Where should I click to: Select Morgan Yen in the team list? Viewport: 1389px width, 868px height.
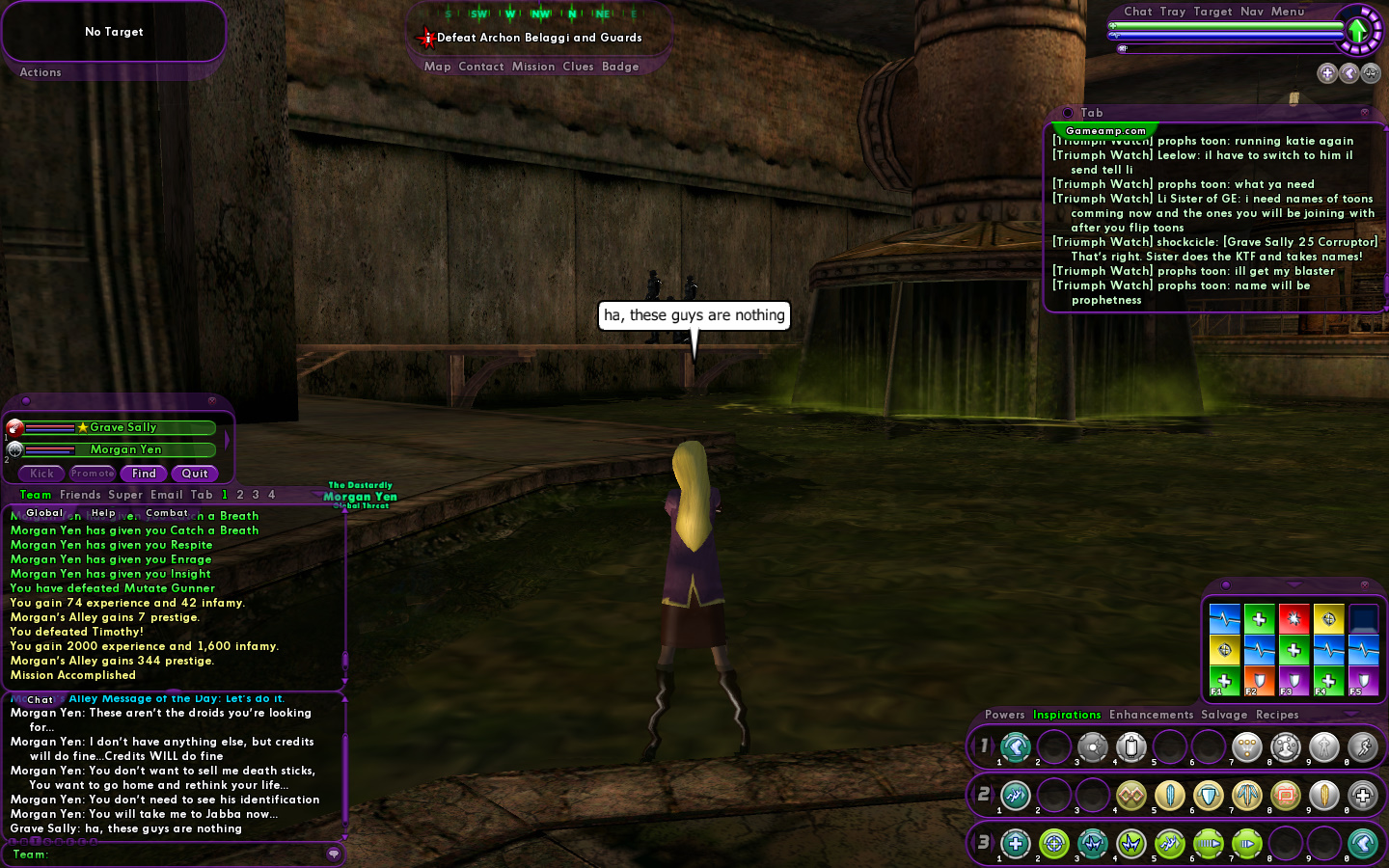click(x=125, y=449)
